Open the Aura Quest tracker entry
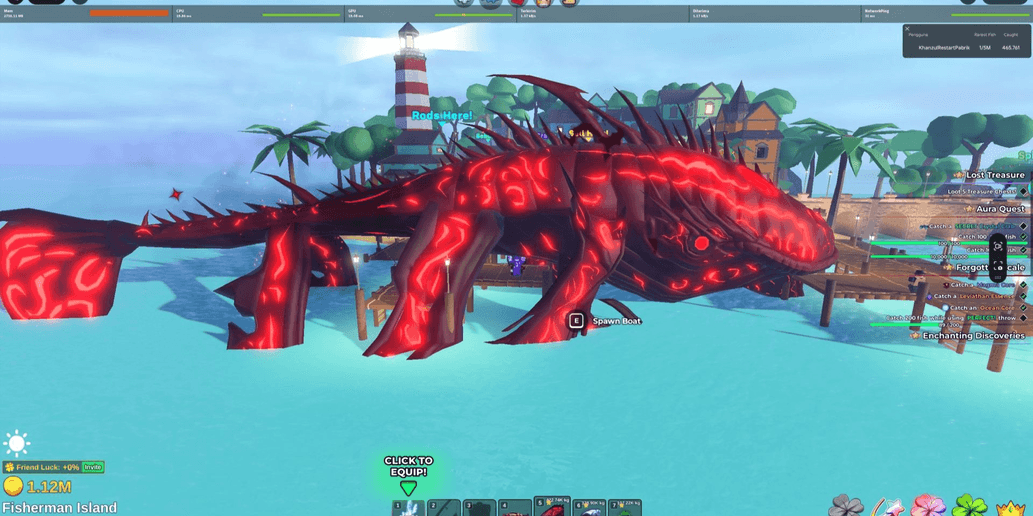Image resolution: width=1033 pixels, height=516 pixels. point(999,209)
